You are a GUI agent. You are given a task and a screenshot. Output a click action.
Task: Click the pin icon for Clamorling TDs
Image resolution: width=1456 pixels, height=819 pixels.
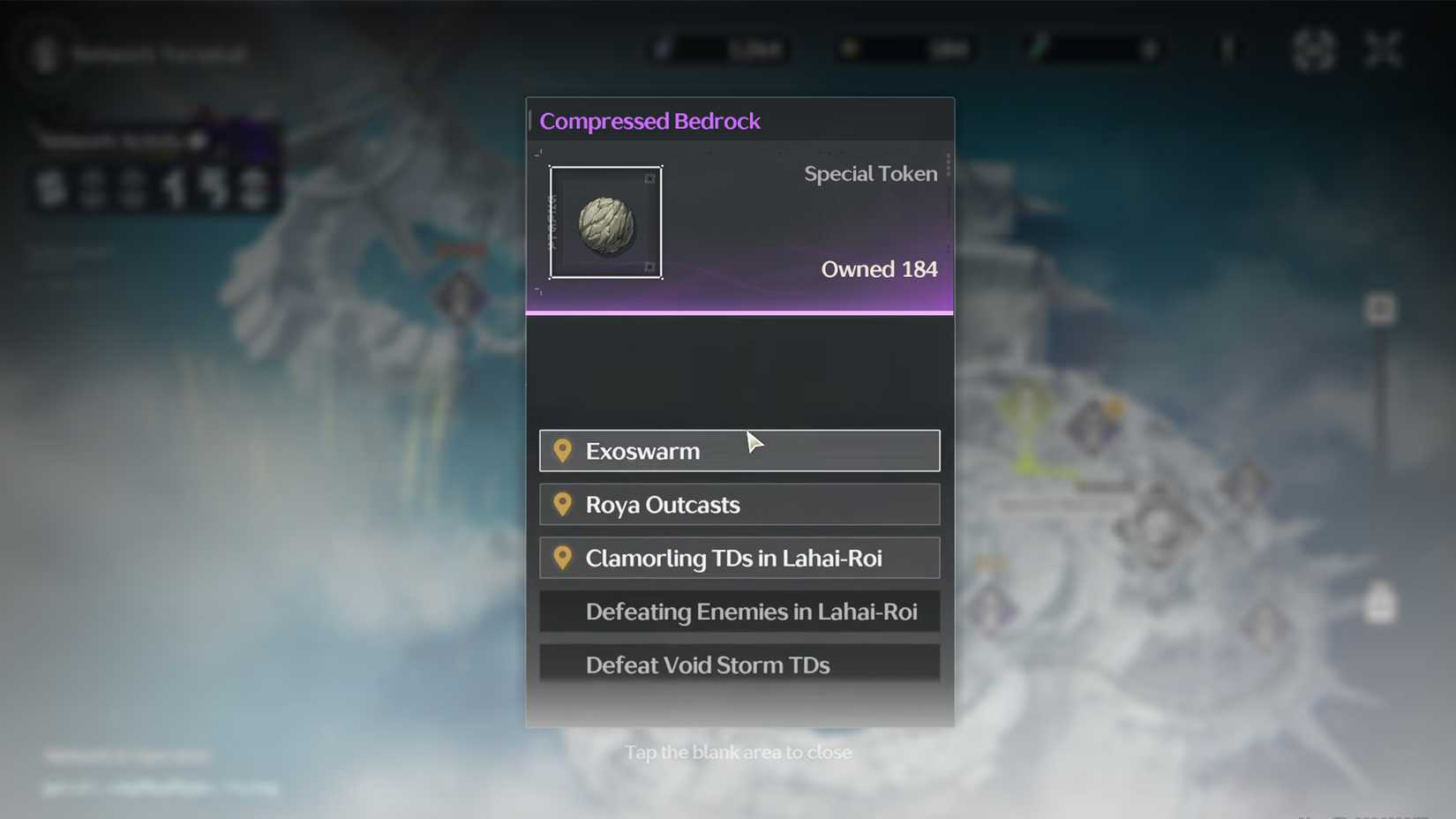[565, 558]
